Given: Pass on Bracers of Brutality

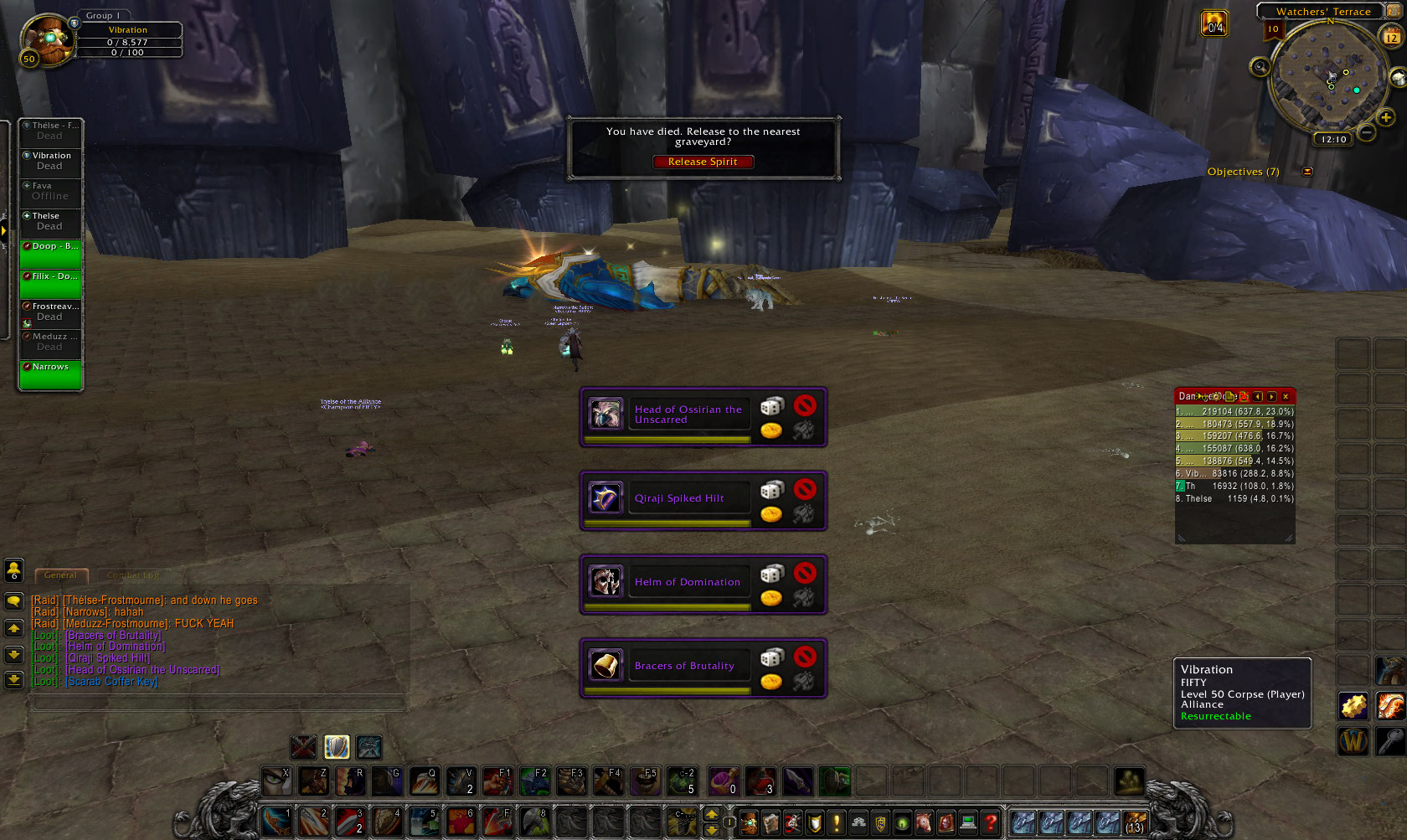Looking at the screenshot, I should click(x=805, y=657).
